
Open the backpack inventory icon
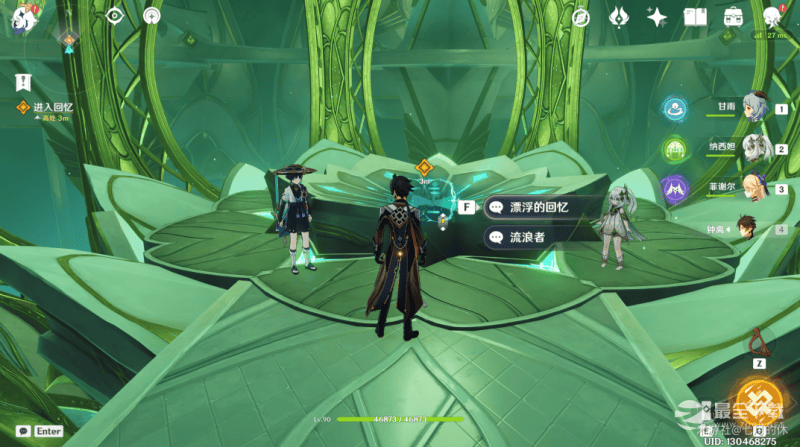pyautogui.click(x=733, y=17)
